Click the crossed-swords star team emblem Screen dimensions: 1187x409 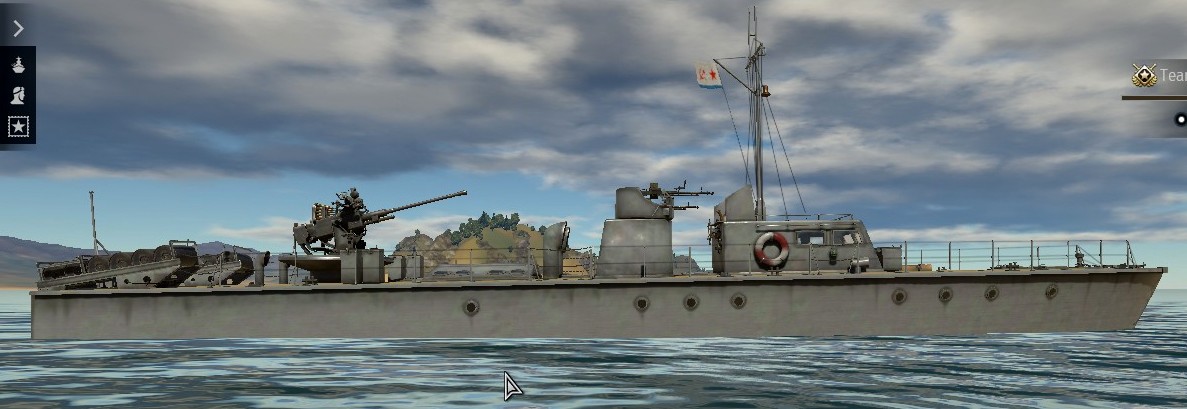click(x=1144, y=75)
